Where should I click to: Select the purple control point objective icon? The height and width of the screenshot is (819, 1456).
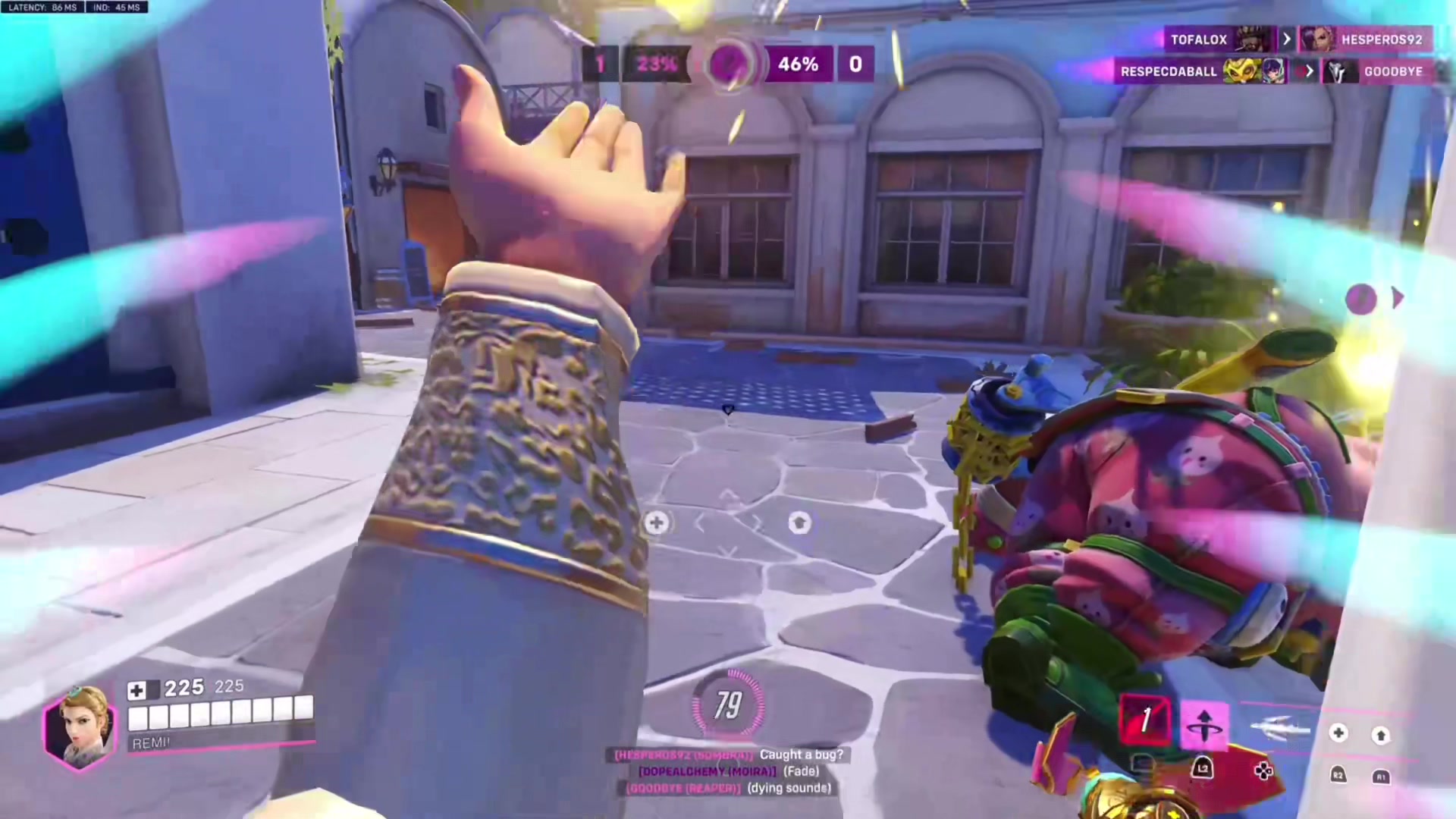click(729, 64)
